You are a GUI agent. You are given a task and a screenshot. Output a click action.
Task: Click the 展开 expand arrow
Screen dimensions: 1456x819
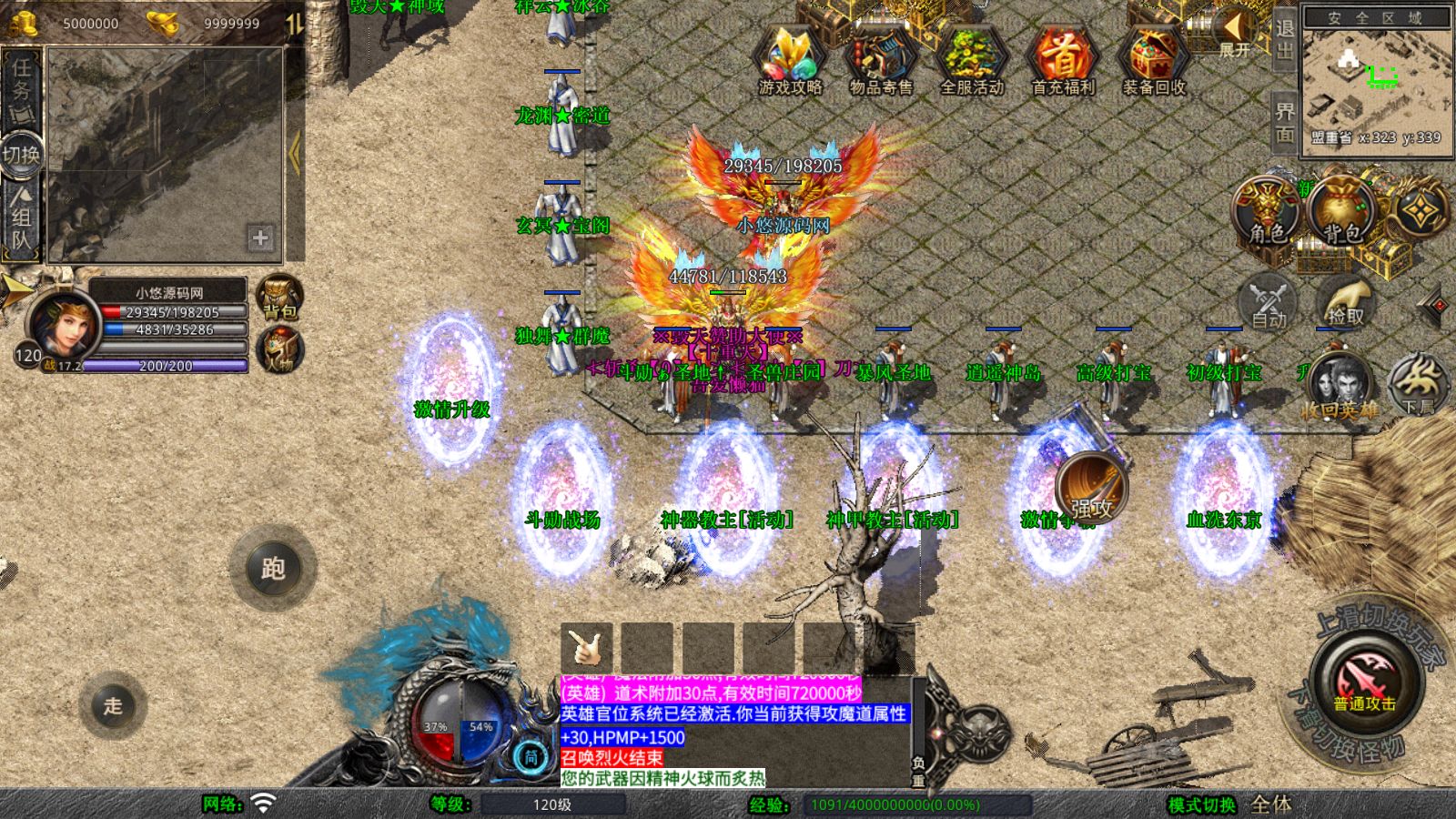(1235, 33)
